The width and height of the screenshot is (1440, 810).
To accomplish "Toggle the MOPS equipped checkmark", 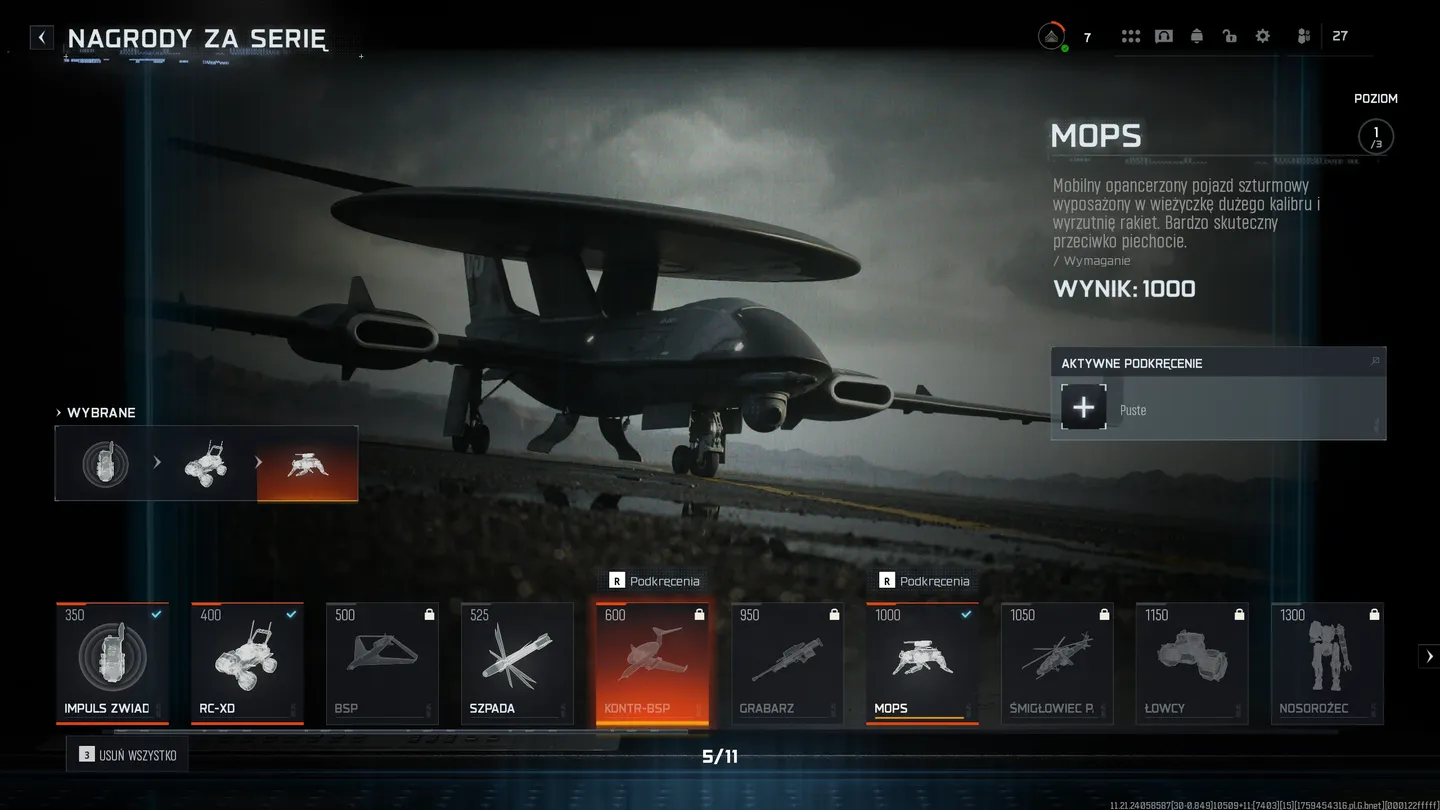I will coord(964,616).
